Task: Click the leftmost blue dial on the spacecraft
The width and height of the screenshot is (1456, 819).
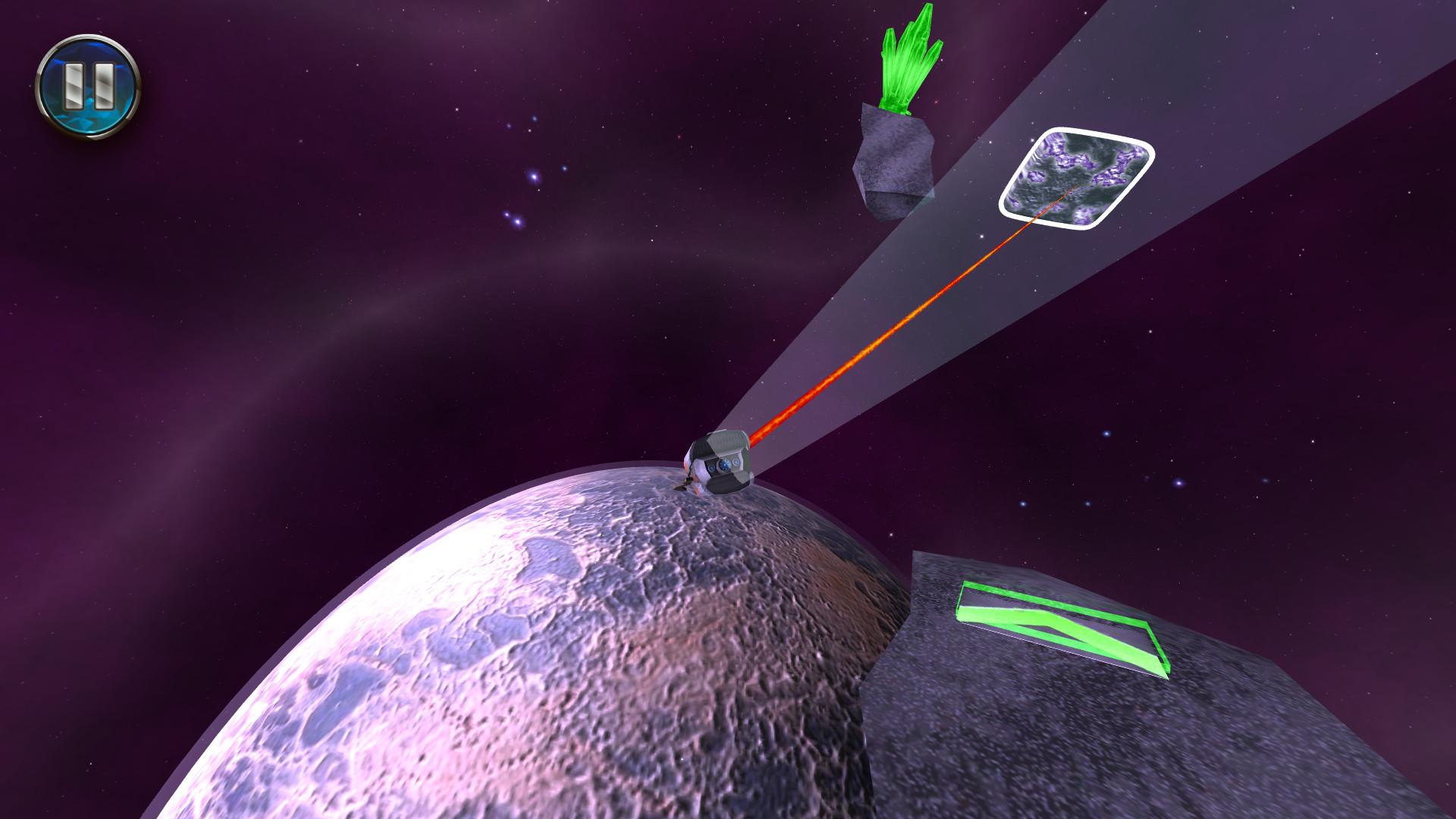Action: [711, 468]
